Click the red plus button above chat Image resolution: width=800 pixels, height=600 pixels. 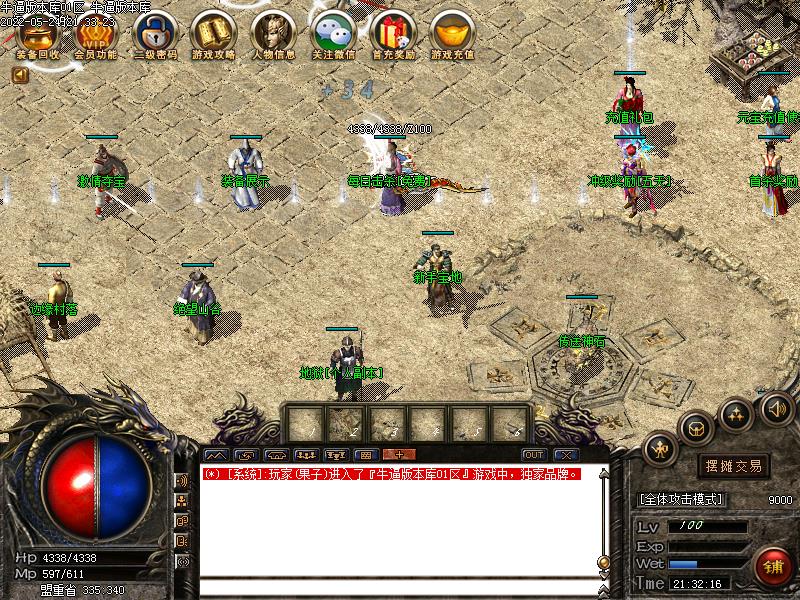pyautogui.click(x=399, y=455)
